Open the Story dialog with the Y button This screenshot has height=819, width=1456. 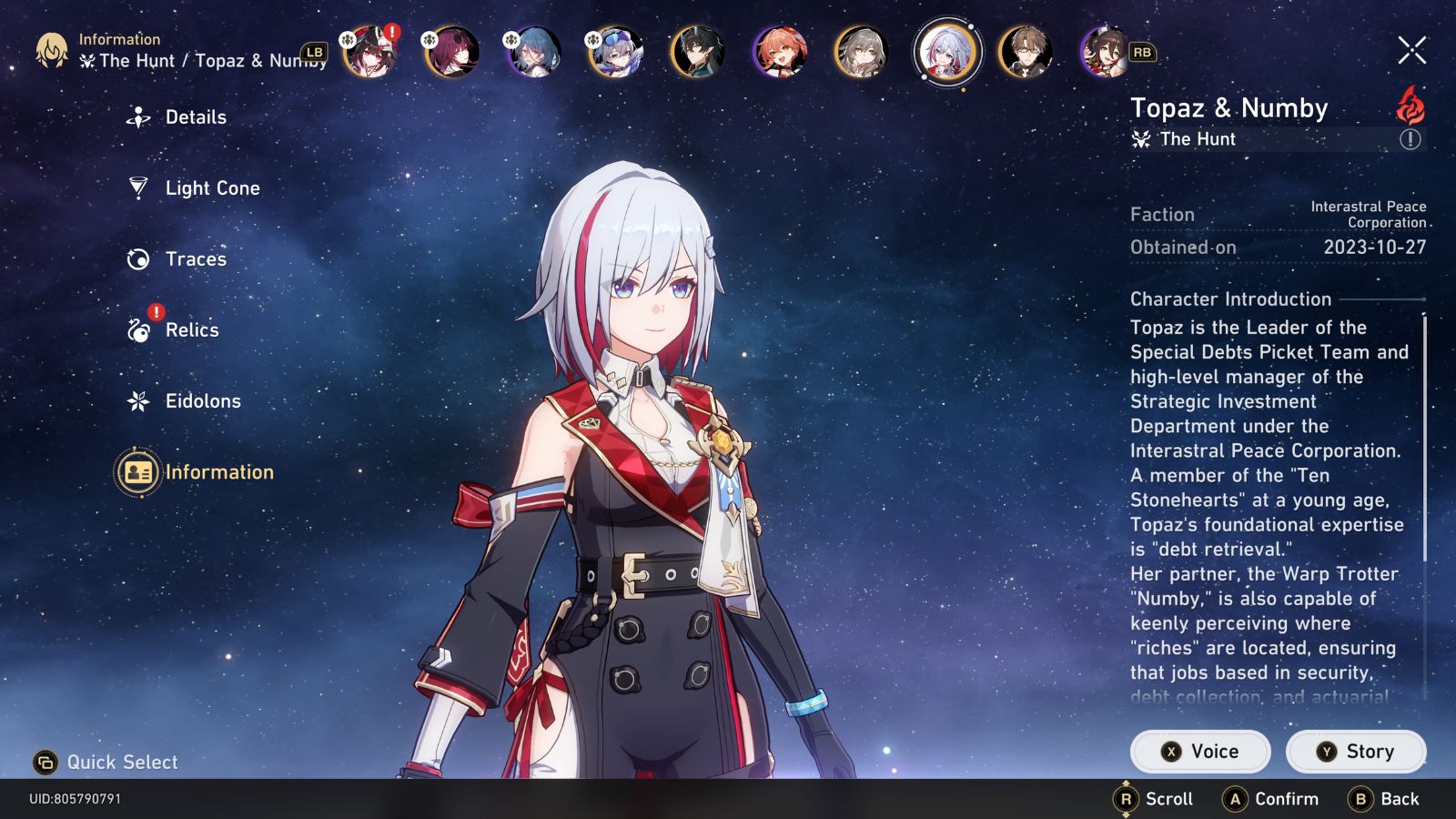pyautogui.click(x=1356, y=751)
